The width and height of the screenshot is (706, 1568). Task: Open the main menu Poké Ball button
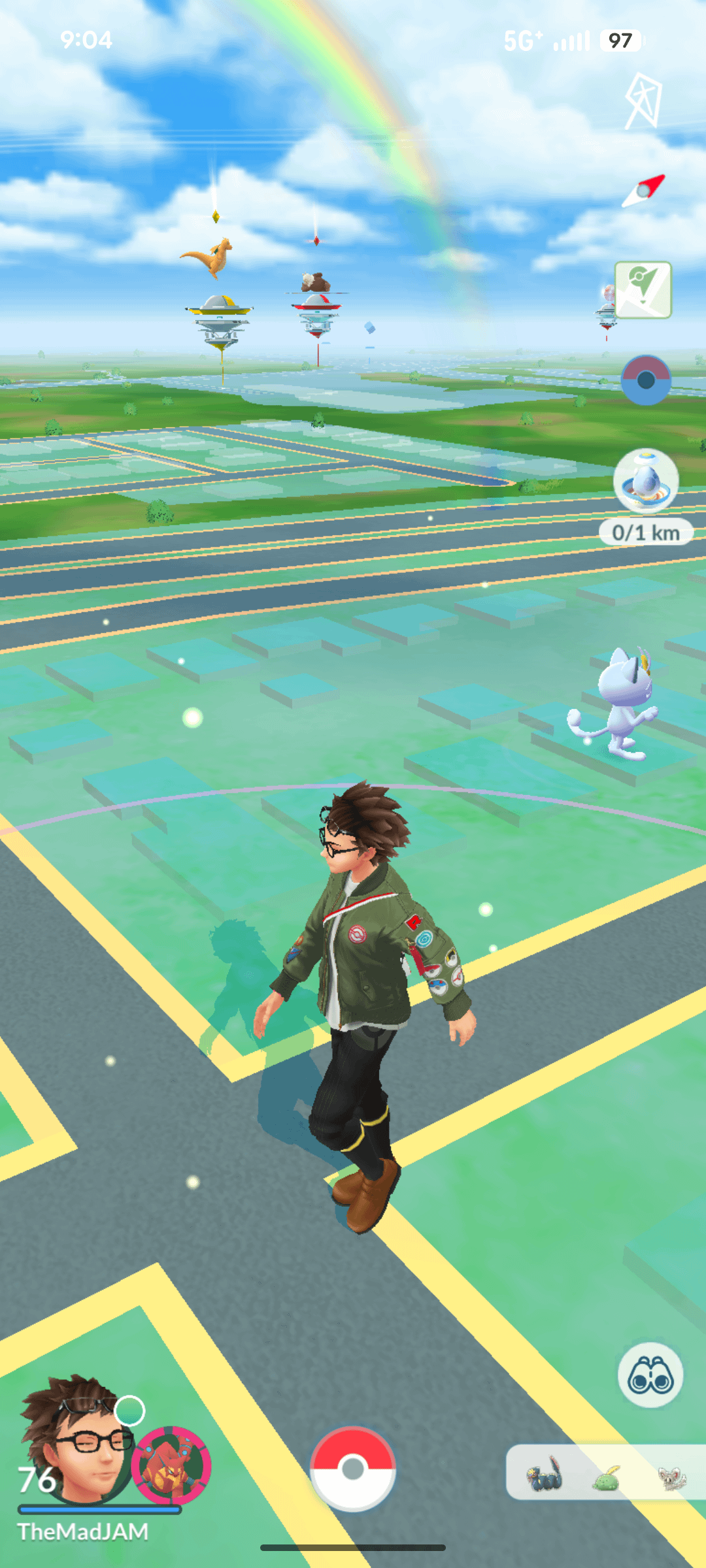pos(352,1468)
